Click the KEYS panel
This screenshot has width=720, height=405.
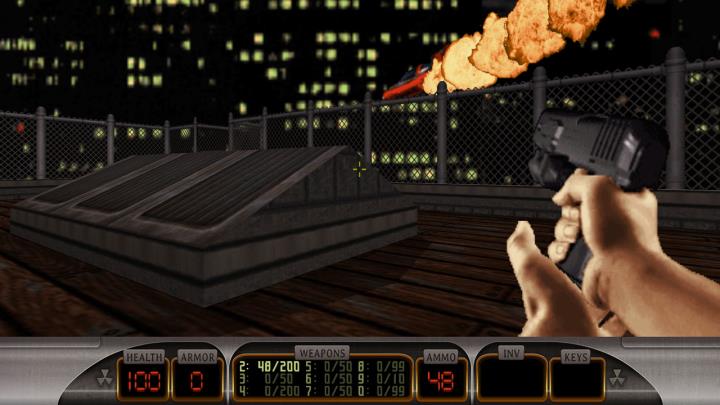click(x=577, y=378)
